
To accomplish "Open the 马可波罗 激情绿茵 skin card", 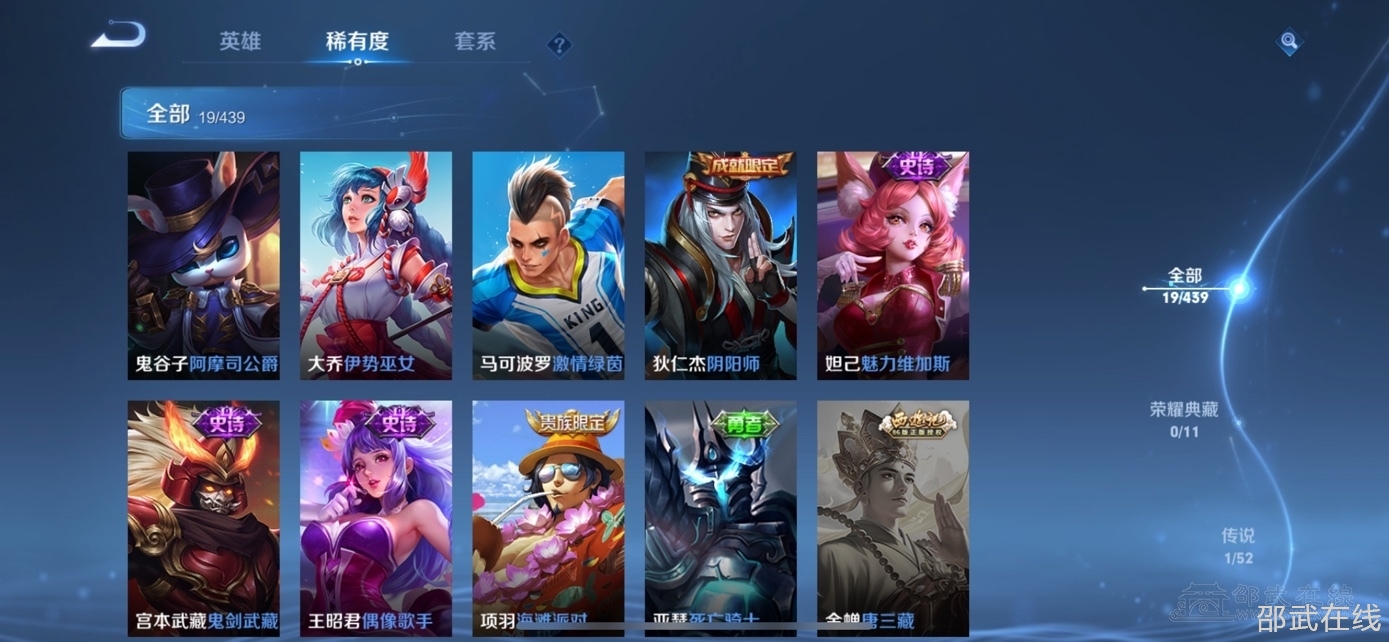I will click(548, 265).
